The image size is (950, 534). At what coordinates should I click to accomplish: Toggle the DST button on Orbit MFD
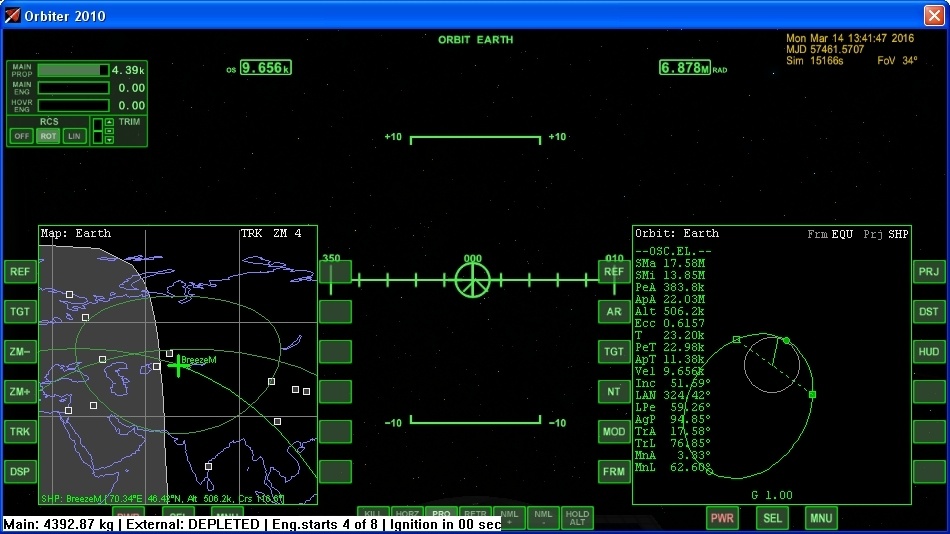(x=929, y=311)
